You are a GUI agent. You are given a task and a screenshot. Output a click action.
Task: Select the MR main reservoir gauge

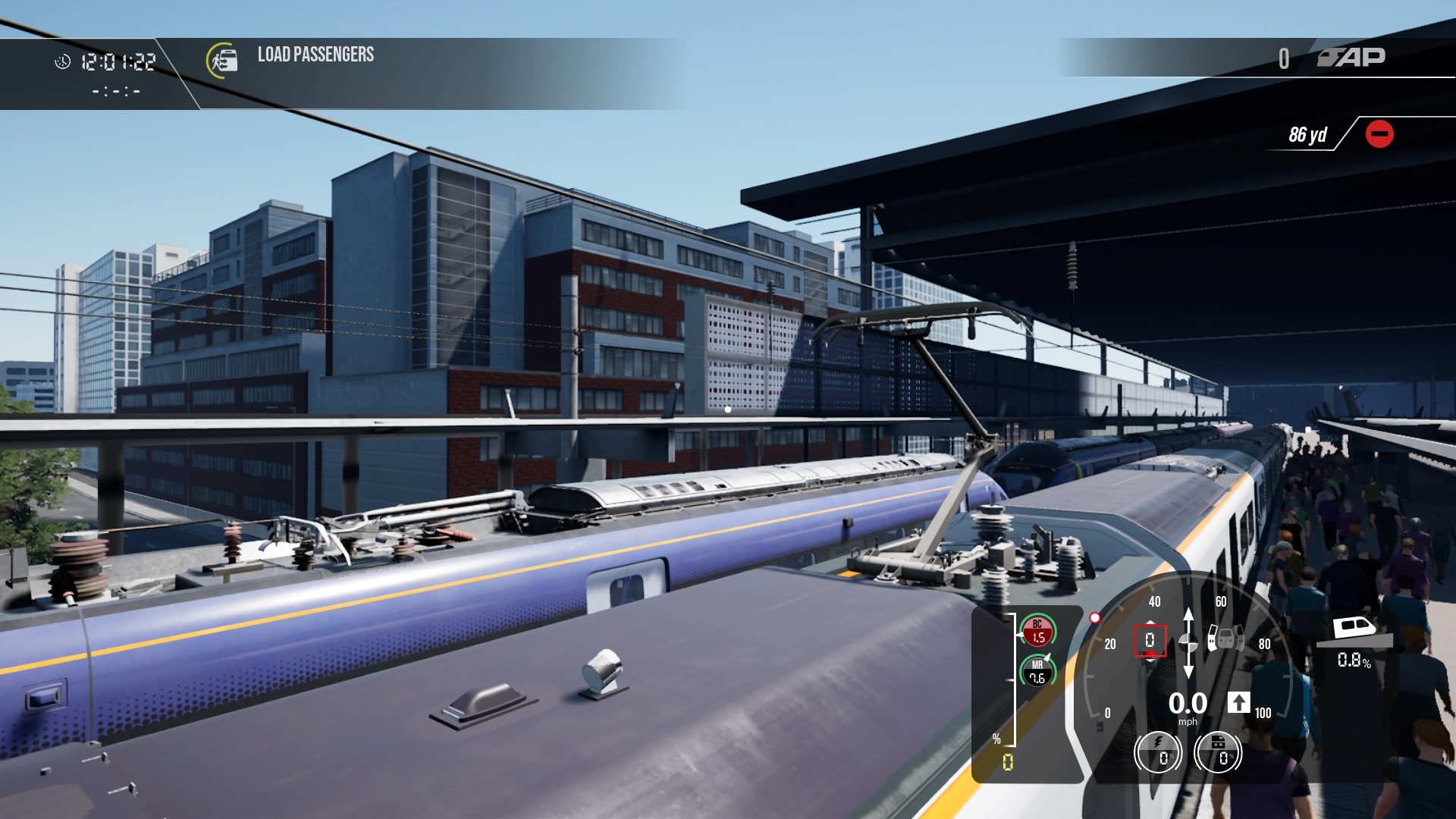pyautogui.click(x=1037, y=671)
